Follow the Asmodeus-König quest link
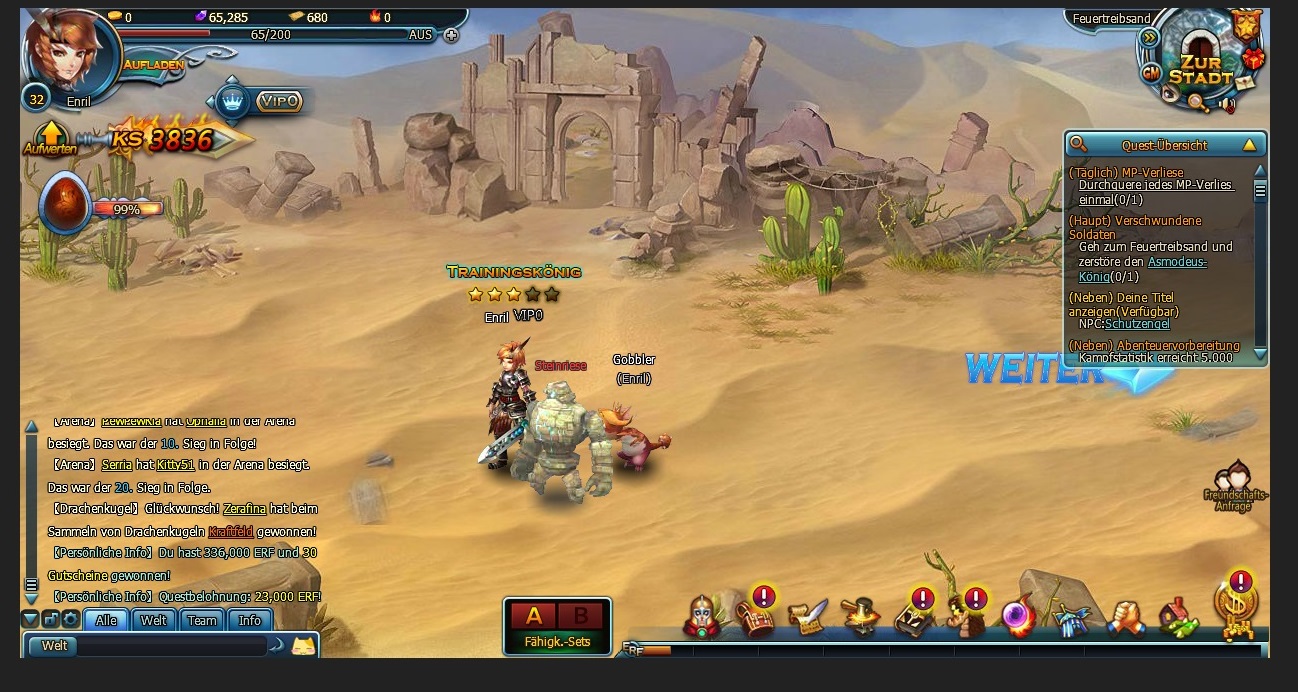Image resolution: width=1298 pixels, height=692 pixels. (x=1176, y=262)
